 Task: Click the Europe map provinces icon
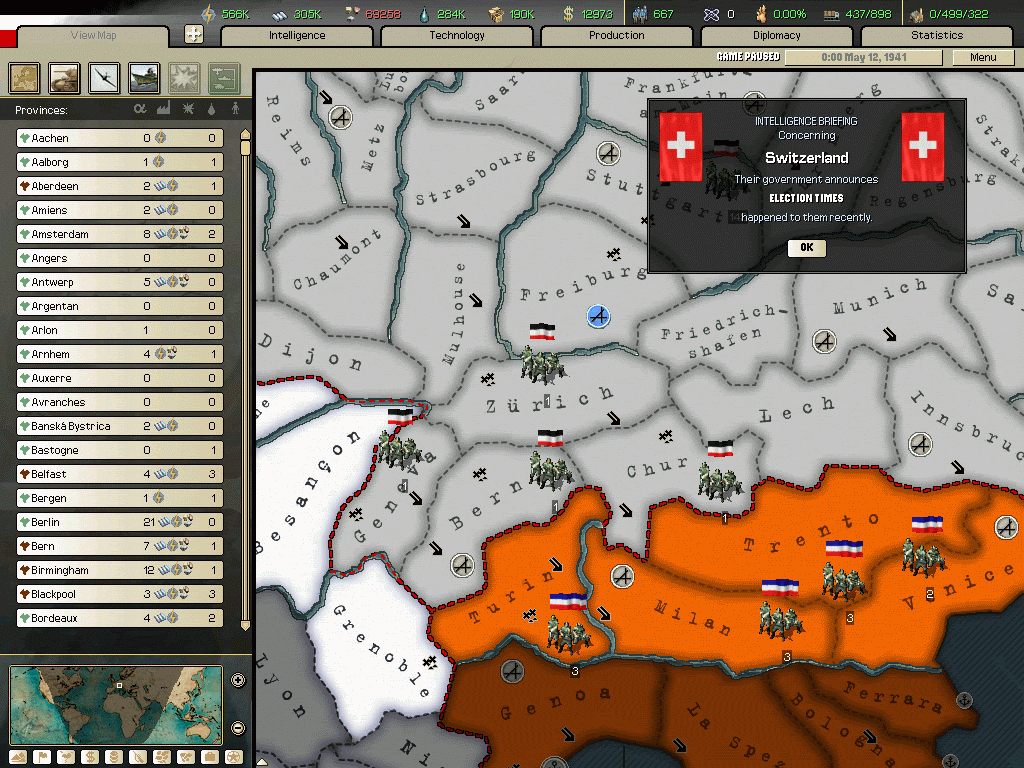[25, 77]
